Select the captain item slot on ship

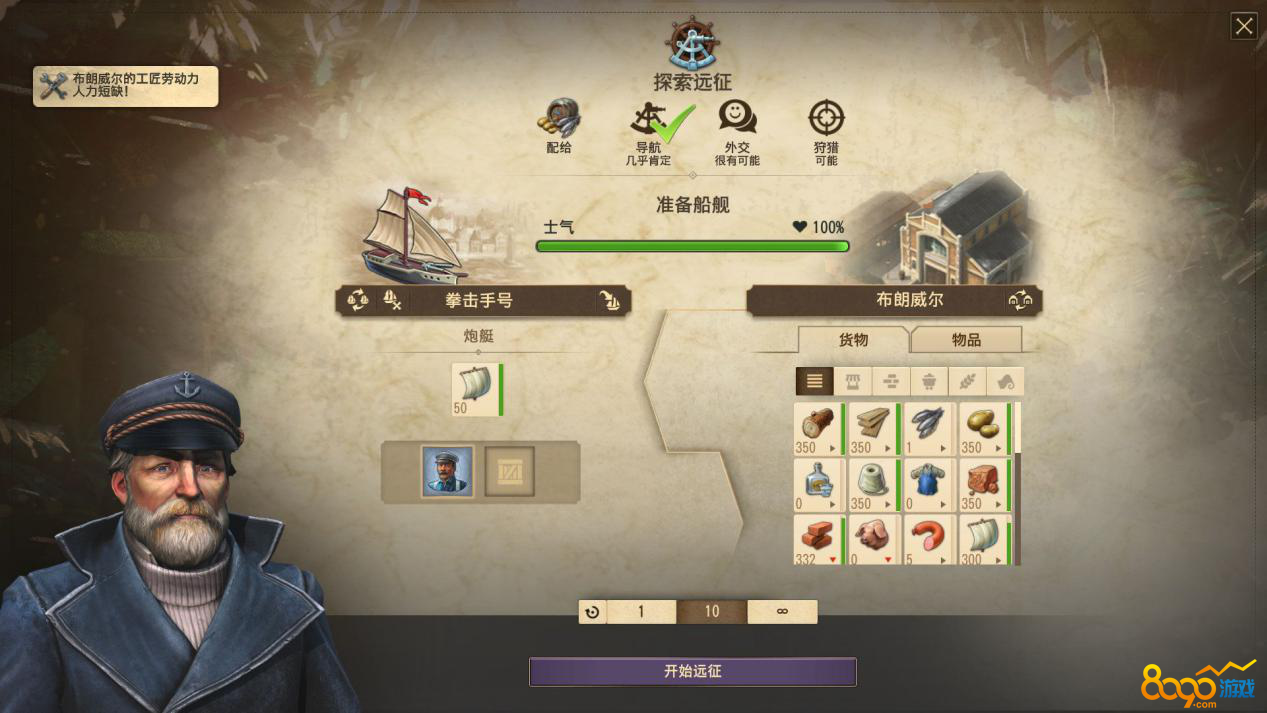tap(447, 471)
